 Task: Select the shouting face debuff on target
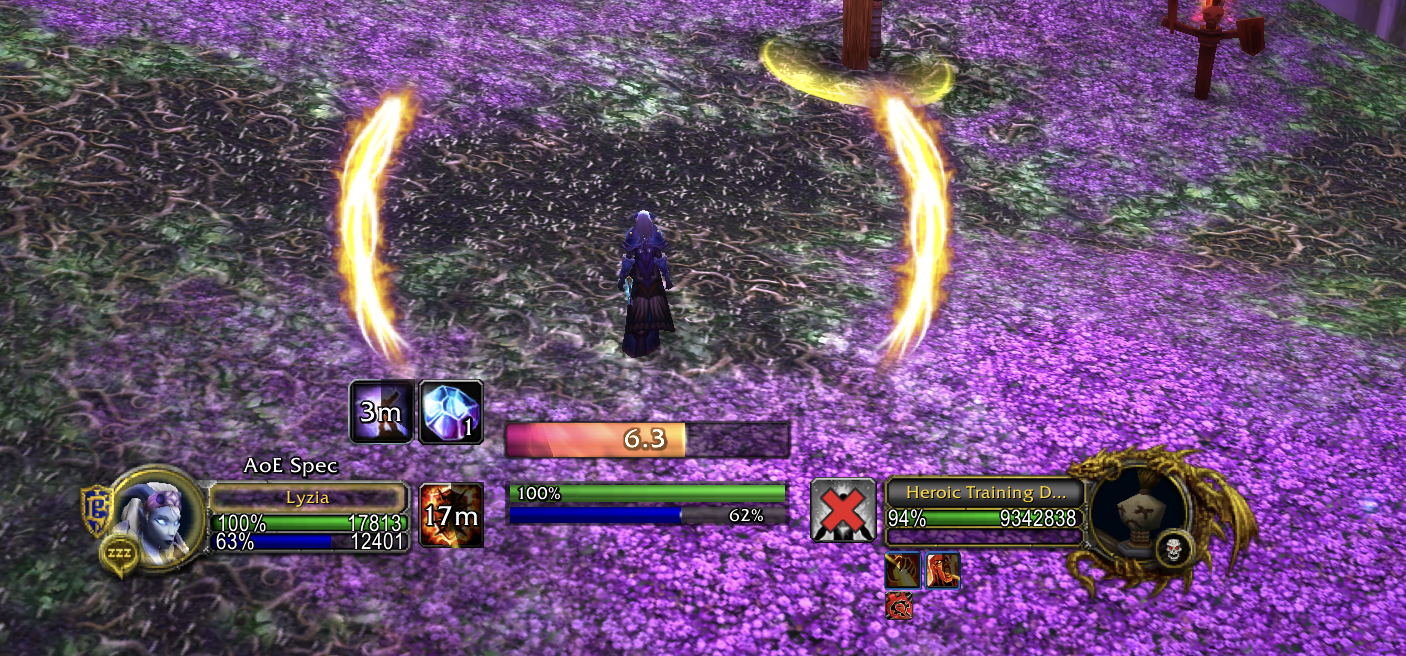943,570
